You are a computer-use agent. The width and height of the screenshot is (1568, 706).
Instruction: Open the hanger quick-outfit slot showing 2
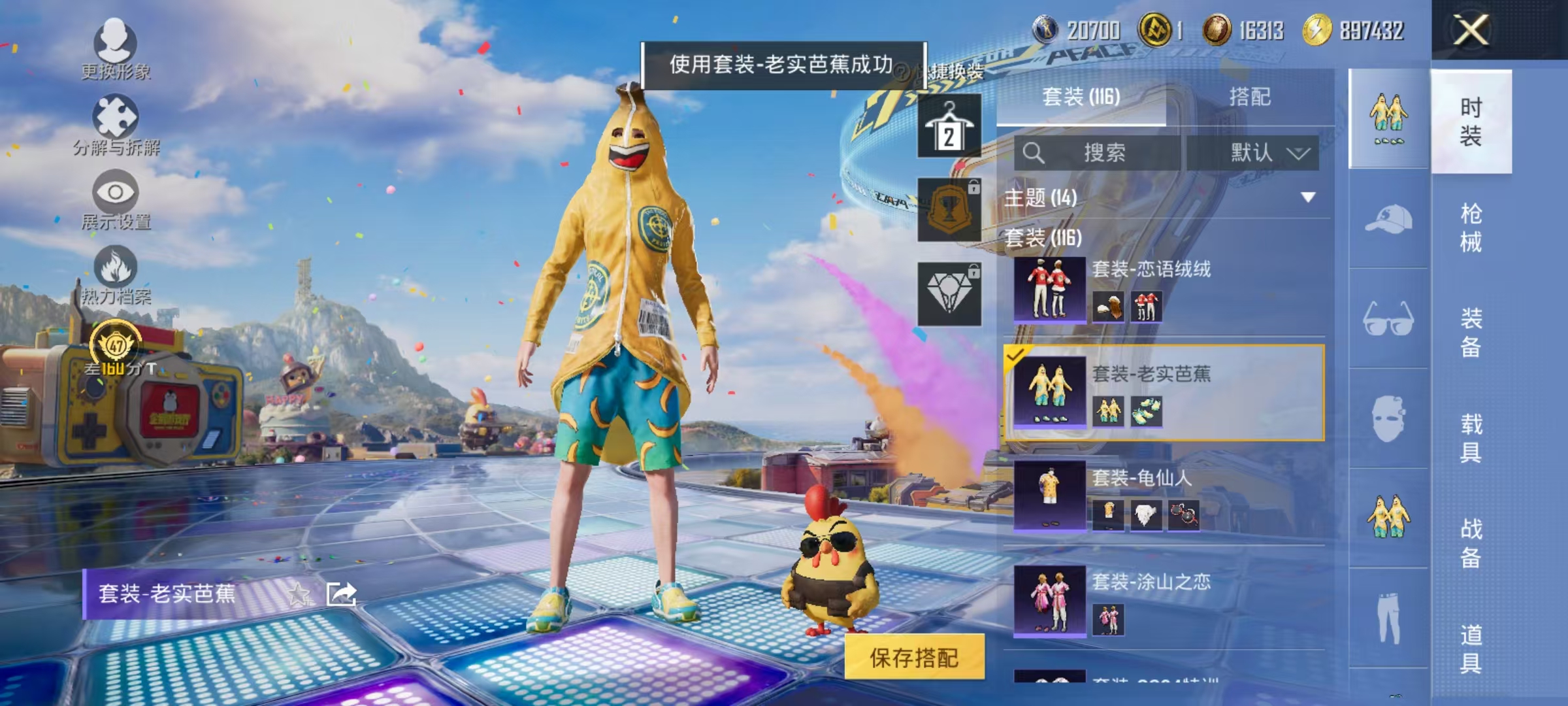pos(949,126)
